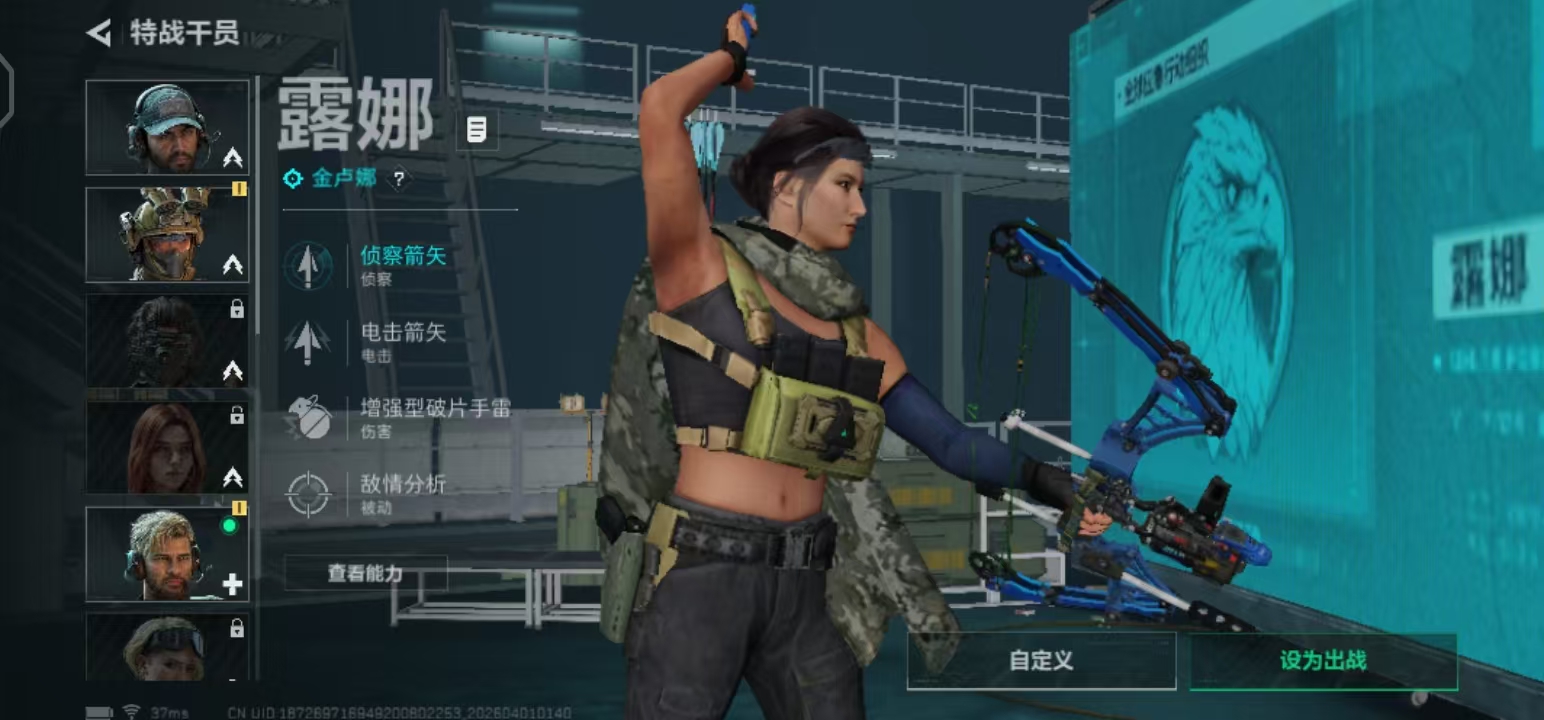Select the locked dark-haired masked operator

[x=167, y=341]
